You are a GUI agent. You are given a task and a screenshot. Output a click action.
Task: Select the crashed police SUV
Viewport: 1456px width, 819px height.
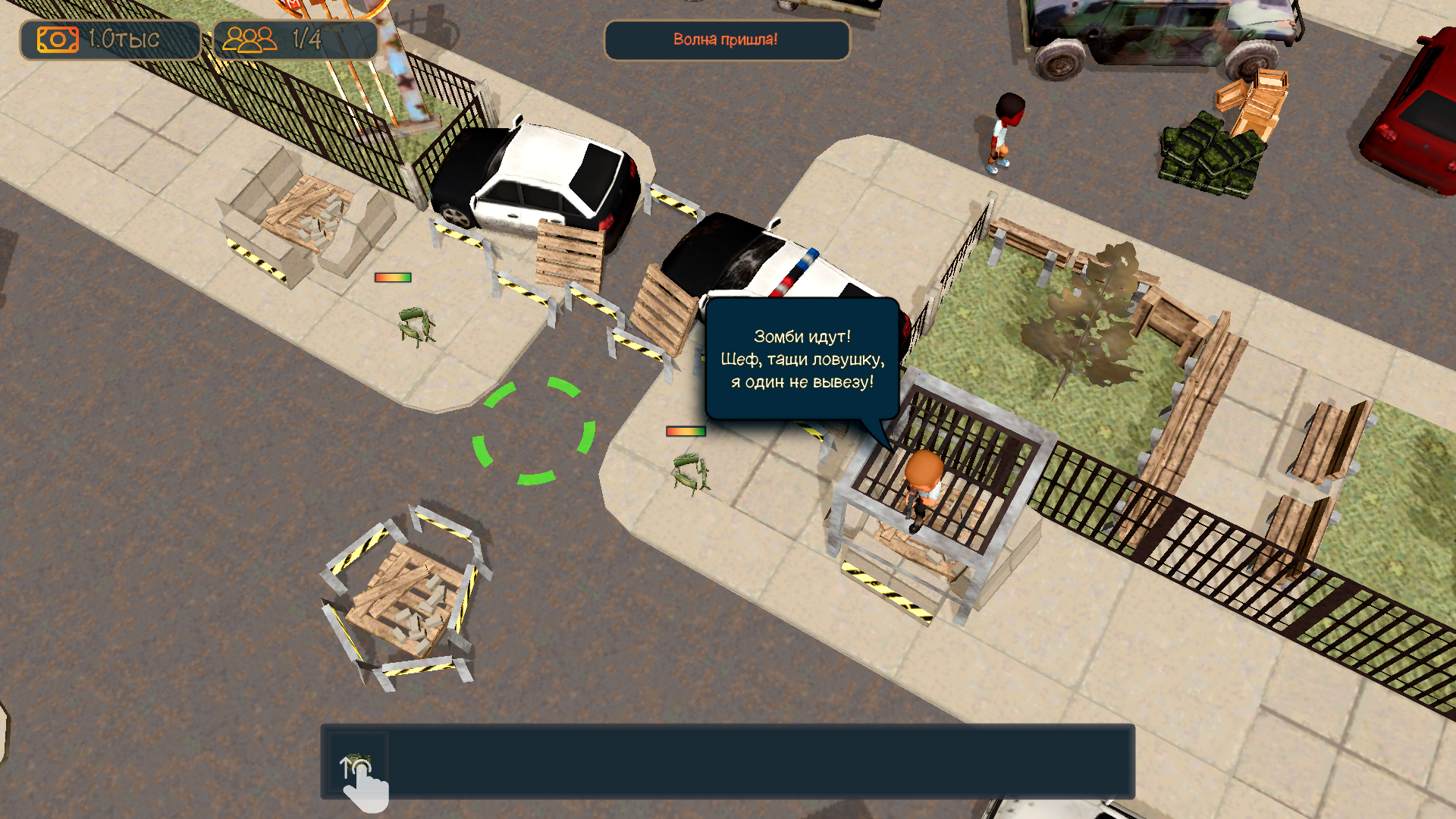coord(758,258)
